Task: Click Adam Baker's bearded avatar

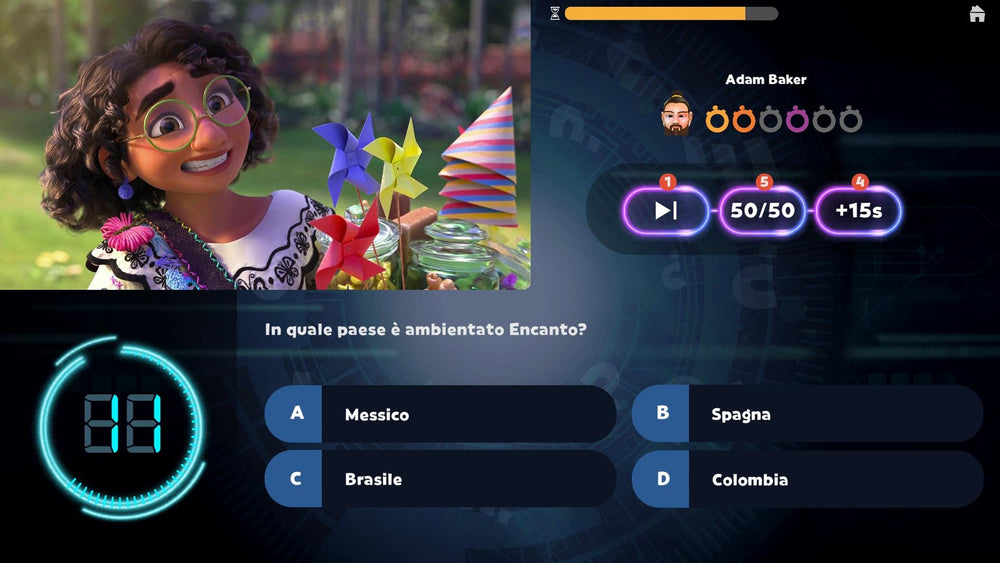Action: [x=677, y=119]
